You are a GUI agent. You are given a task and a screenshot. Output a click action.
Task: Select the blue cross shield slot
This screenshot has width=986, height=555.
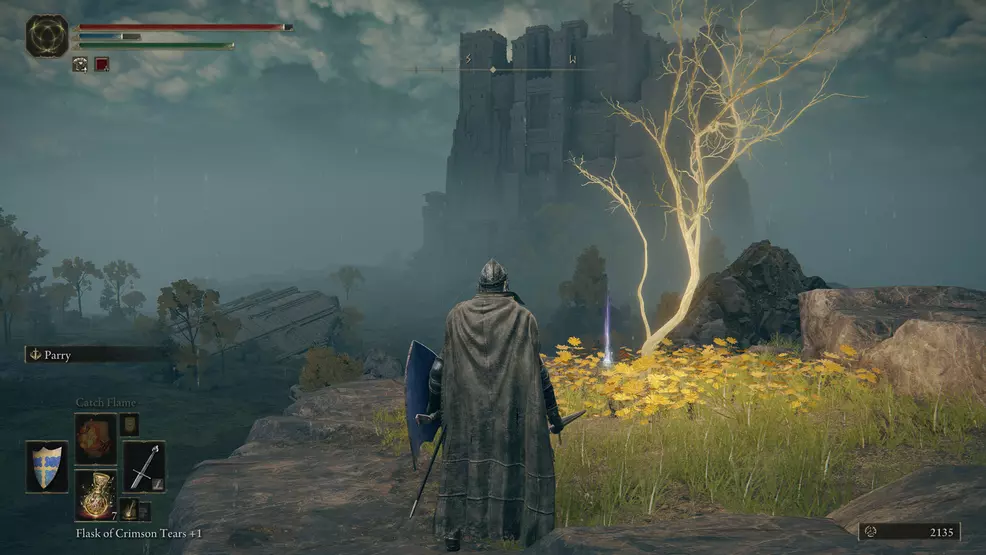[x=47, y=466]
